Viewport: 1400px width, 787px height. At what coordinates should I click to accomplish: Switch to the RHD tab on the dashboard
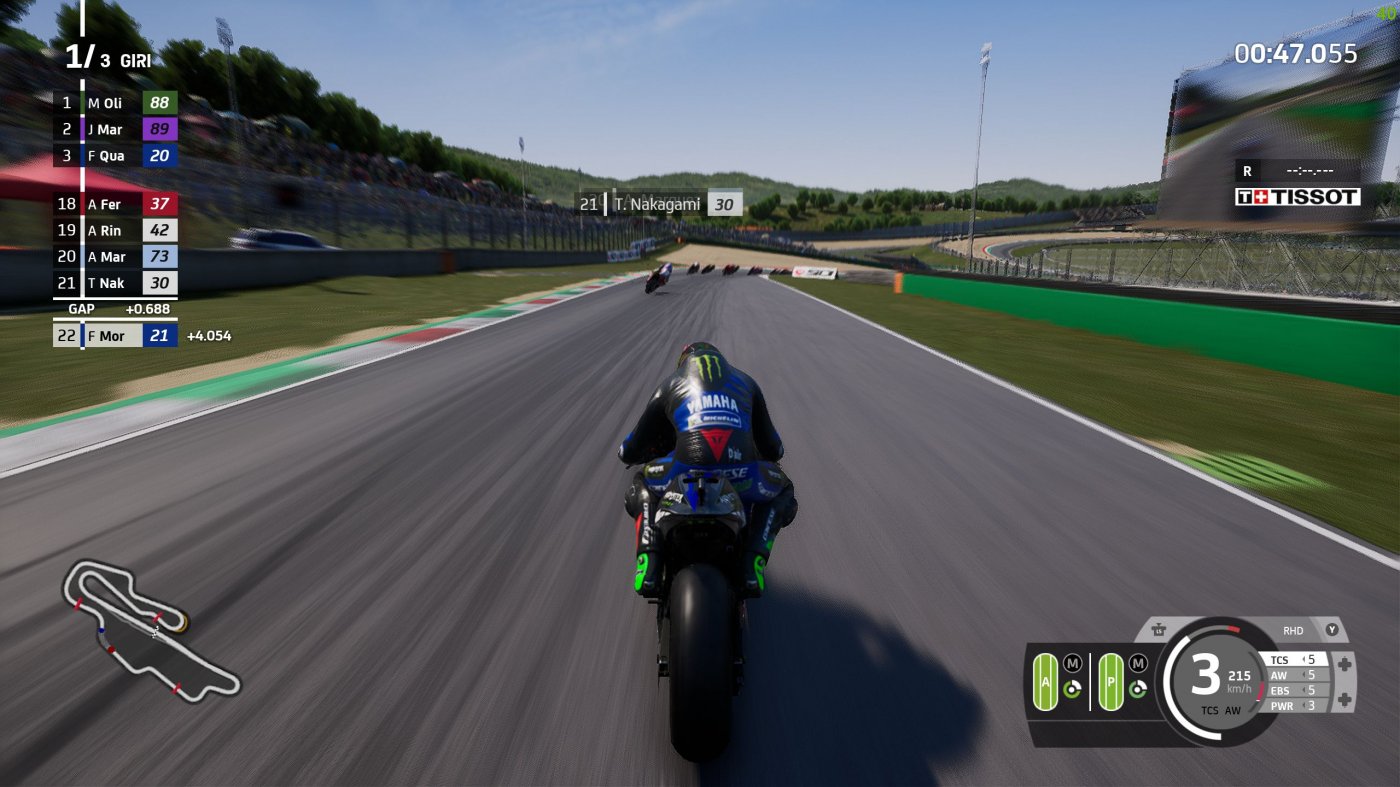(1294, 630)
